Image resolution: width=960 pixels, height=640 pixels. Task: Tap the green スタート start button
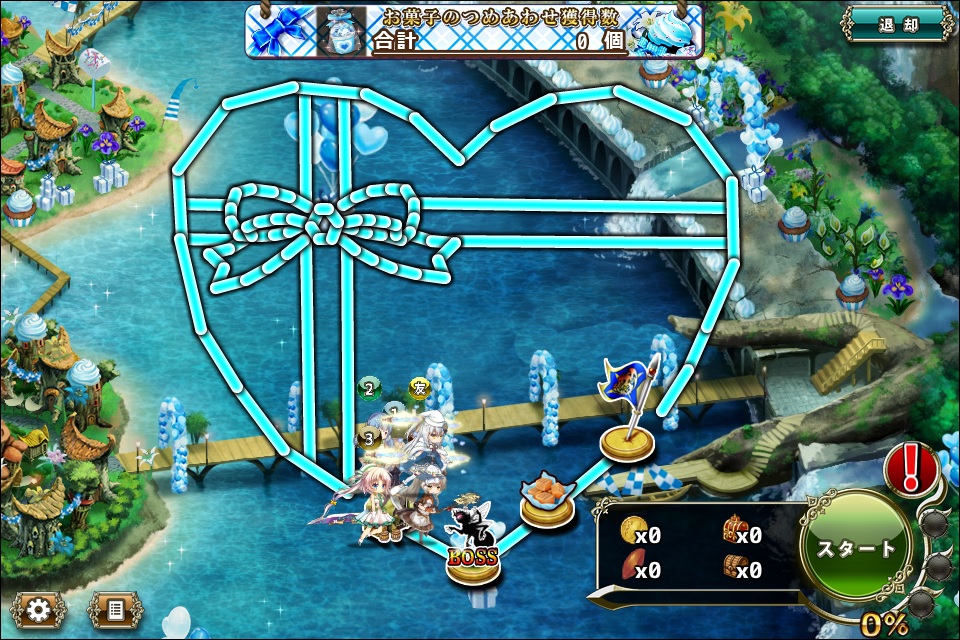point(856,548)
